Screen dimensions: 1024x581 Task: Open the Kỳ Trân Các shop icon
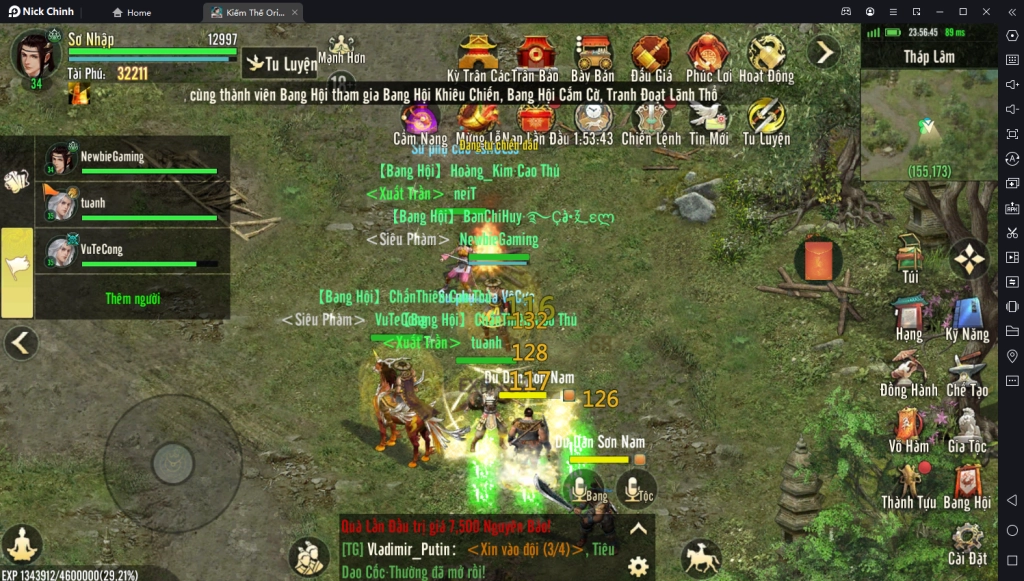pos(479,57)
